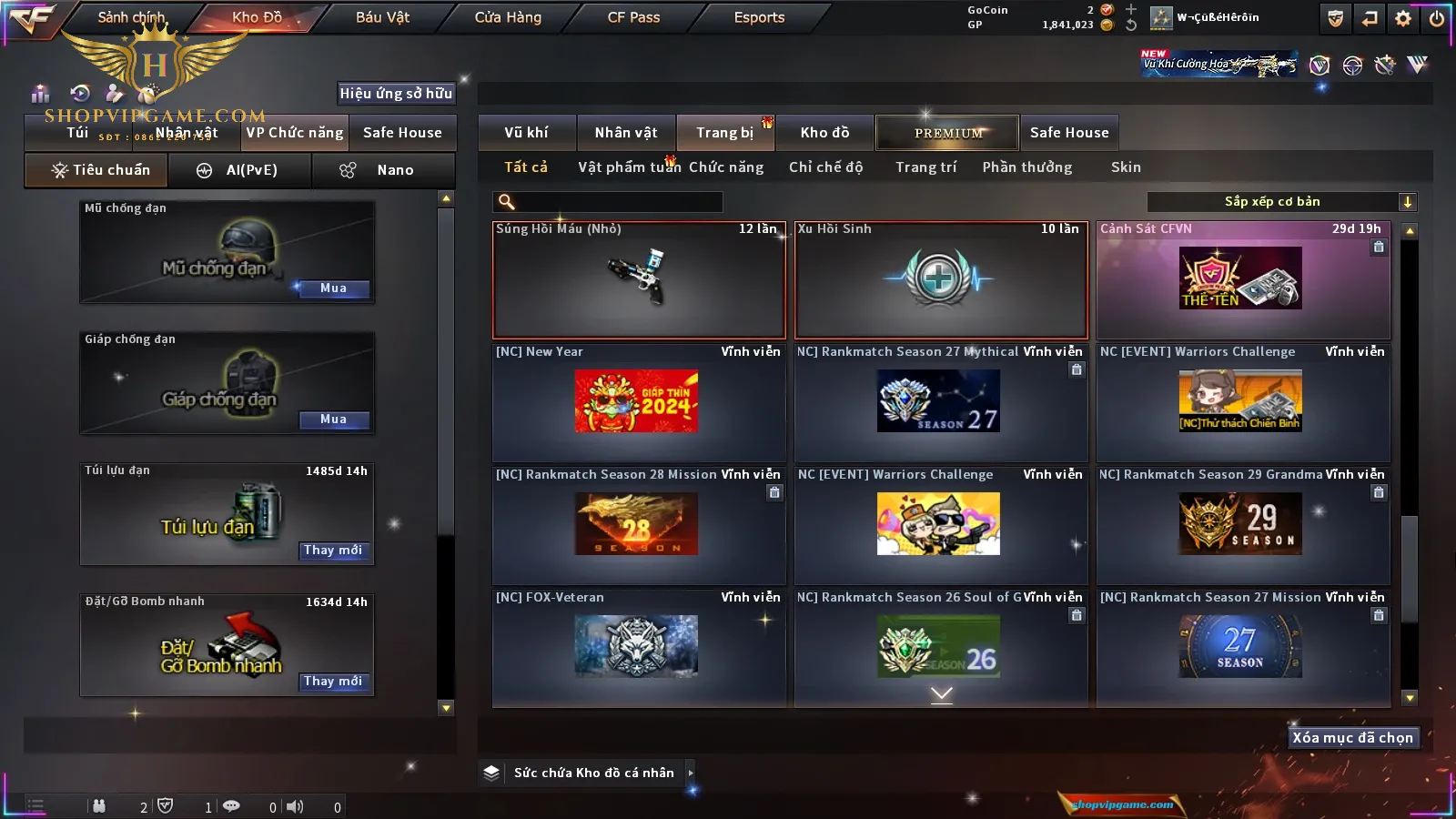This screenshot has width=1456, height=819.
Task: Switch to Kho đồ tab
Action: pyautogui.click(x=824, y=133)
